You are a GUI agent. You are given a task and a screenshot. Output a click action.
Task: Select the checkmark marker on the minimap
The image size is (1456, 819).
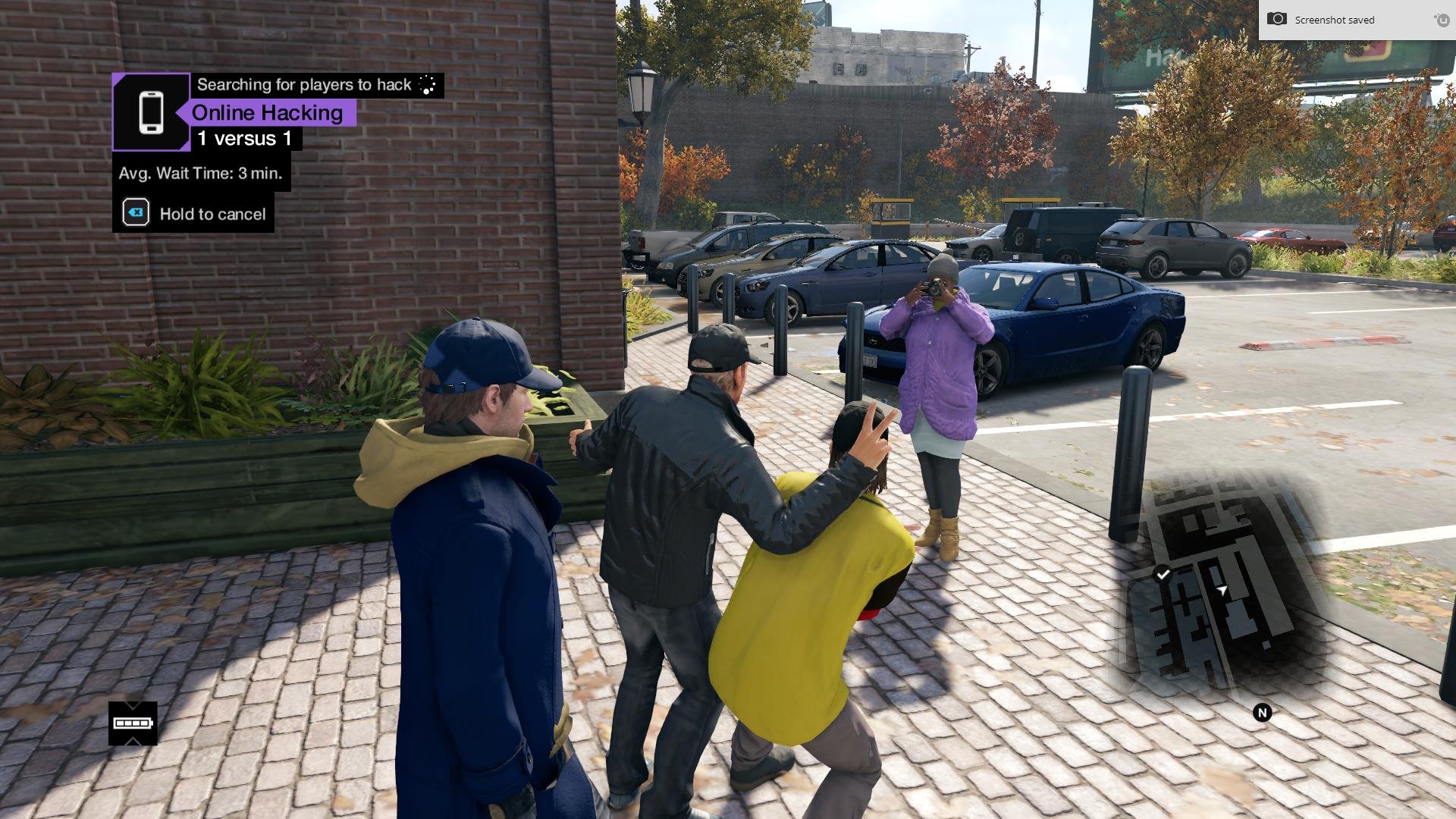tap(1163, 575)
